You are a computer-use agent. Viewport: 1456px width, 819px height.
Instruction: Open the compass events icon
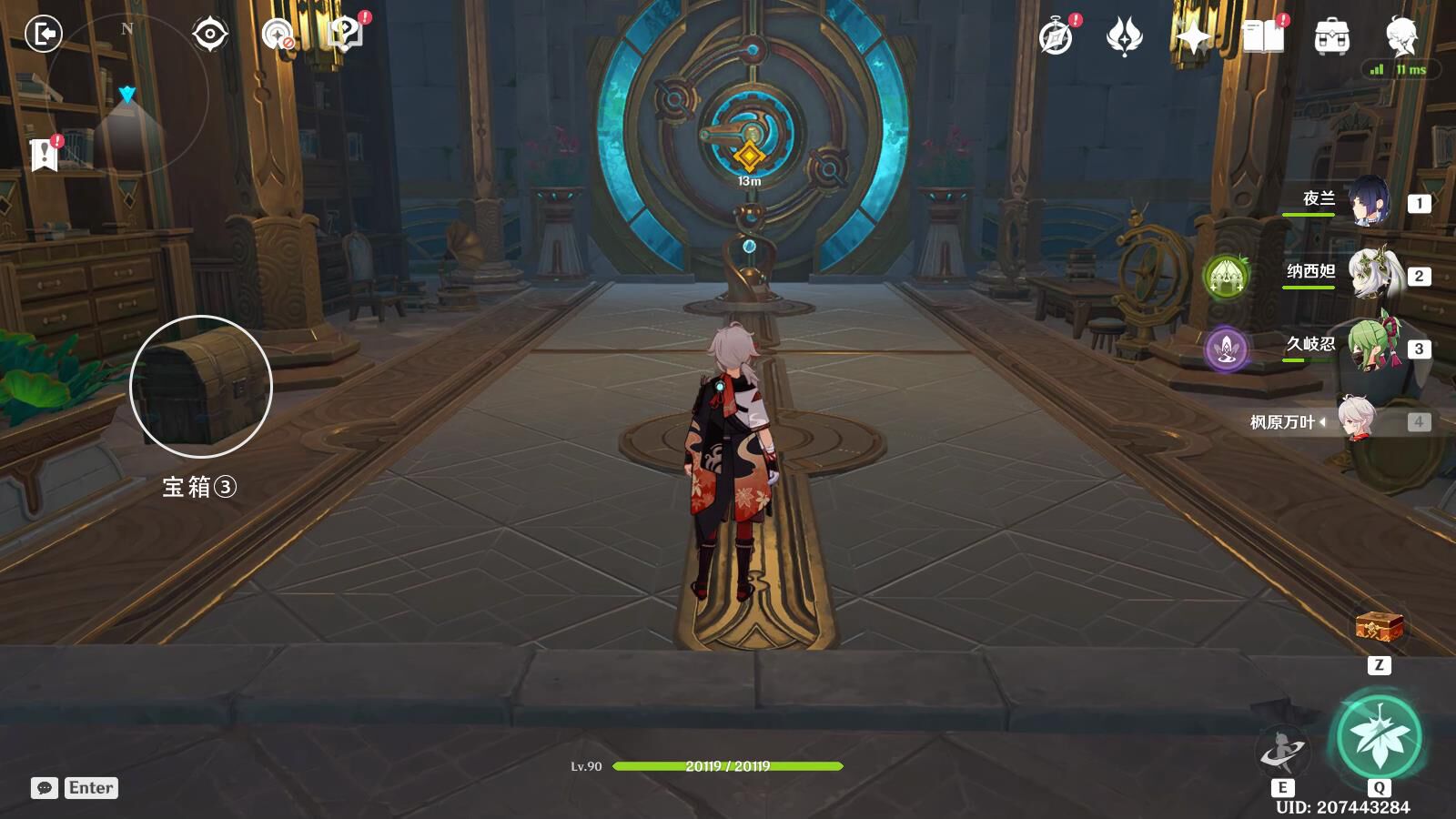tap(1057, 37)
